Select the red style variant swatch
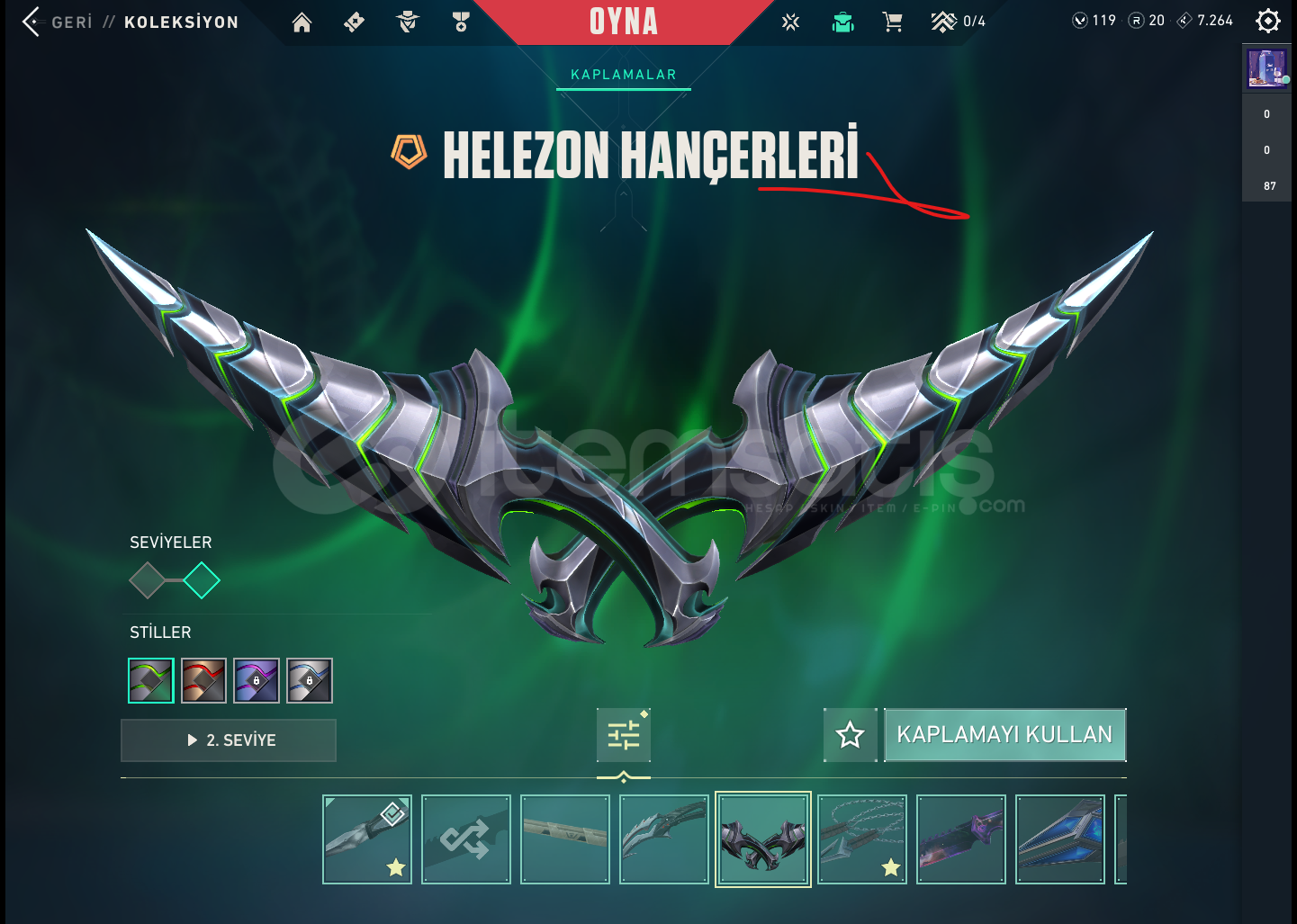This screenshot has width=1297, height=924. 203,680
